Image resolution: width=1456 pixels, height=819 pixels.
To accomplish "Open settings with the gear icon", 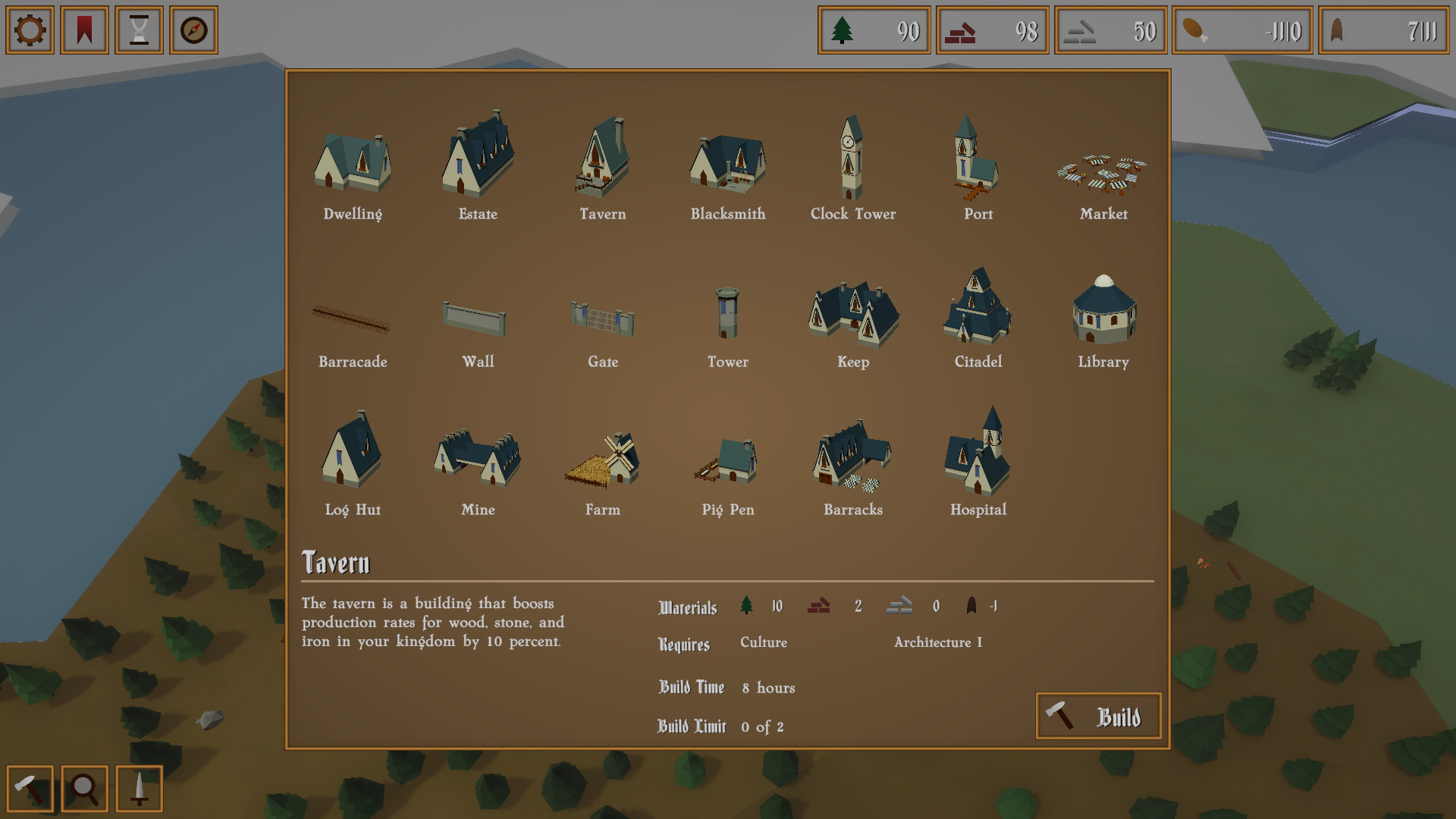I will tap(30, 30).
